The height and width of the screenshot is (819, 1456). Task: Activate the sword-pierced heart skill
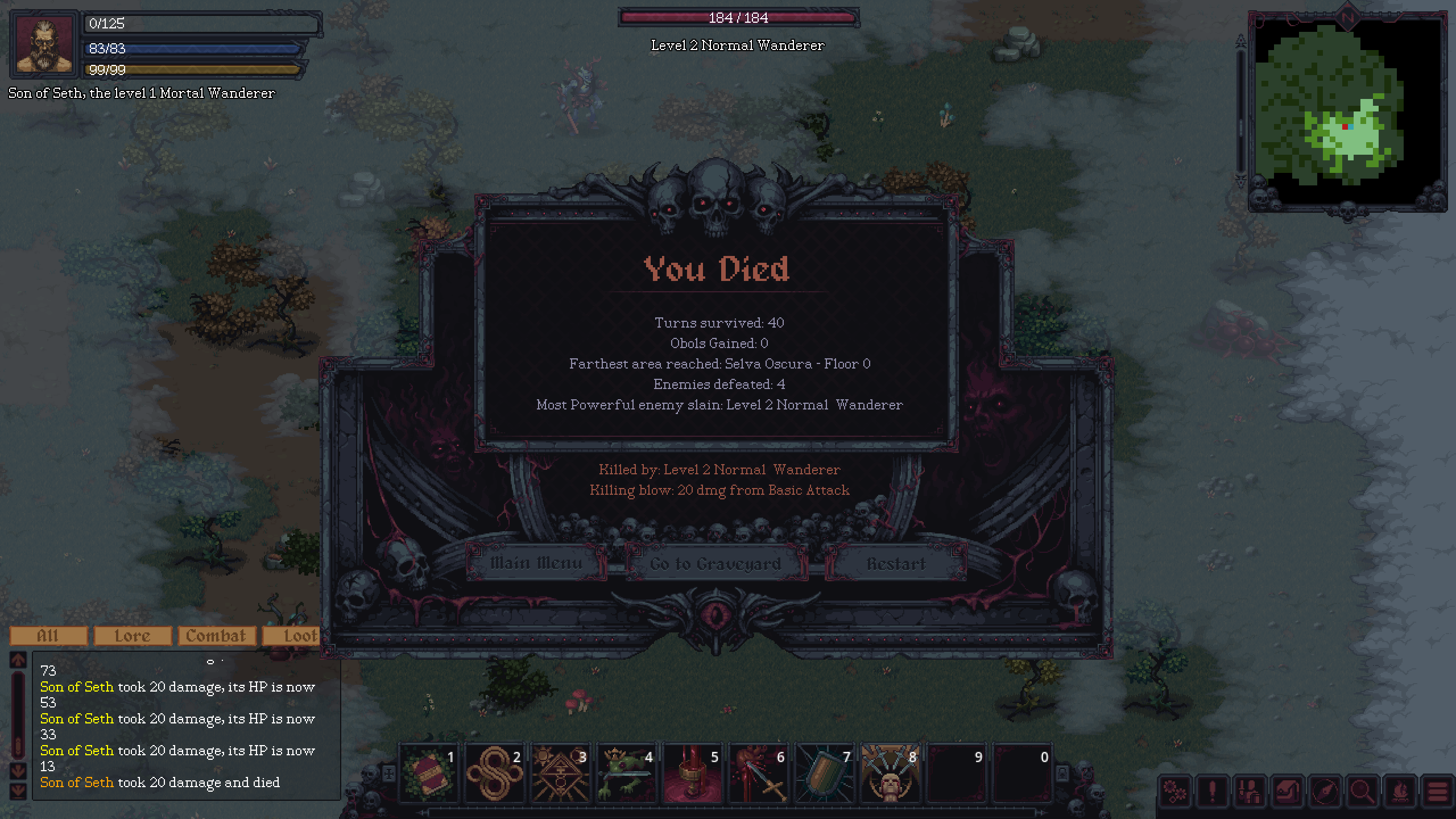759,773
